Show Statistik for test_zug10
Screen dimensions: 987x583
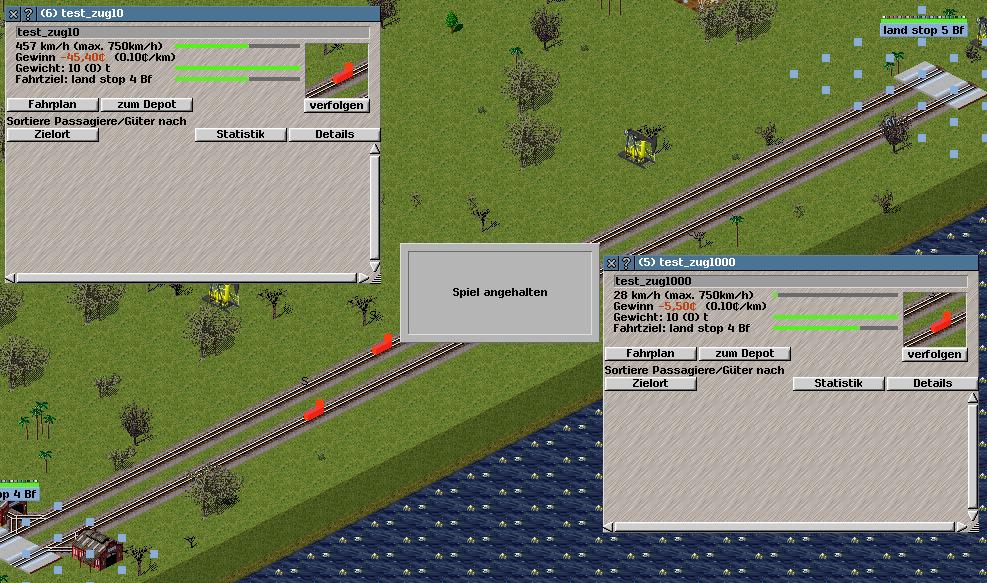click(x=240, y=134)
